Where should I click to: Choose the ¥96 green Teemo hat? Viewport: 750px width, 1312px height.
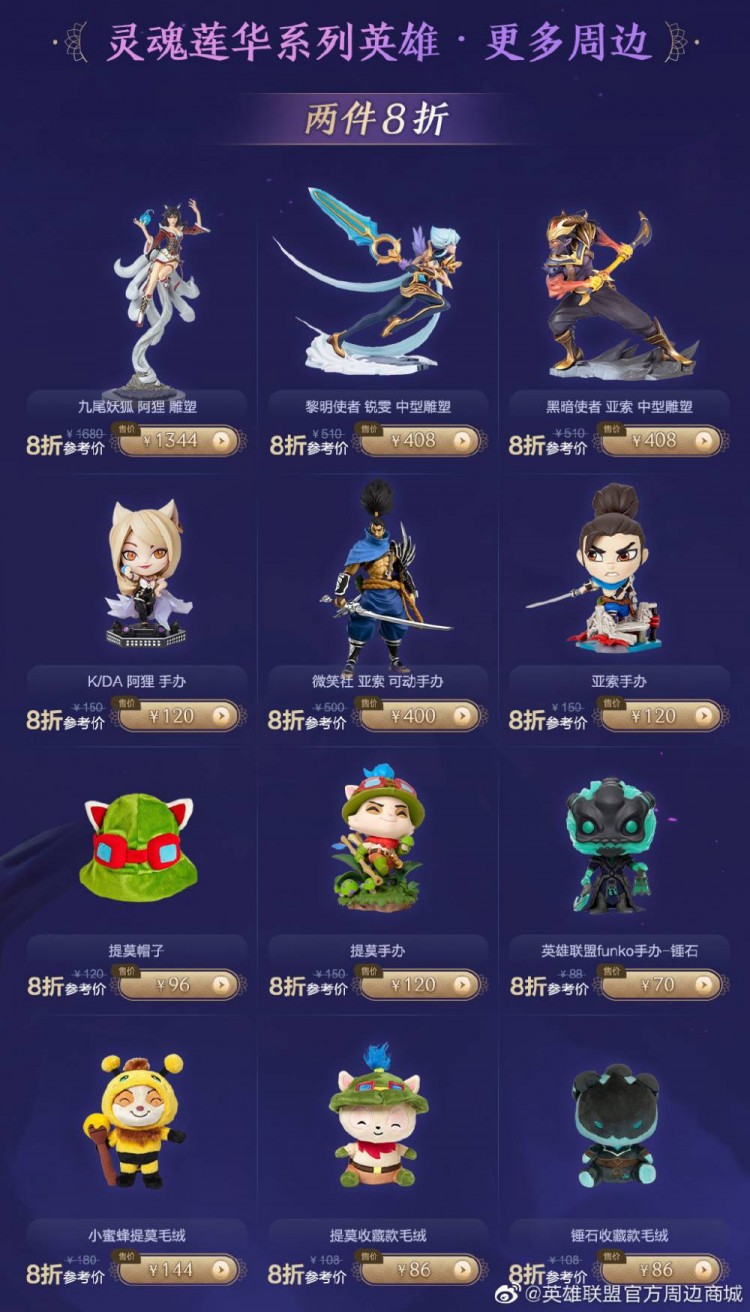tap(178, 985)
